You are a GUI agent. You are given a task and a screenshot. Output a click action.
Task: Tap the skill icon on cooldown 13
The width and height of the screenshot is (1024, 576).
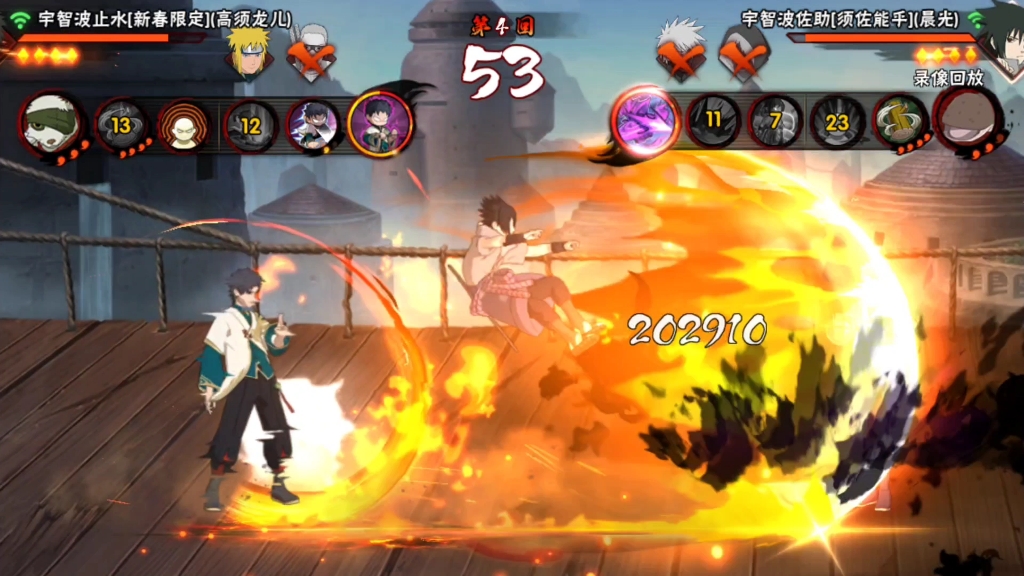[121, 125]
